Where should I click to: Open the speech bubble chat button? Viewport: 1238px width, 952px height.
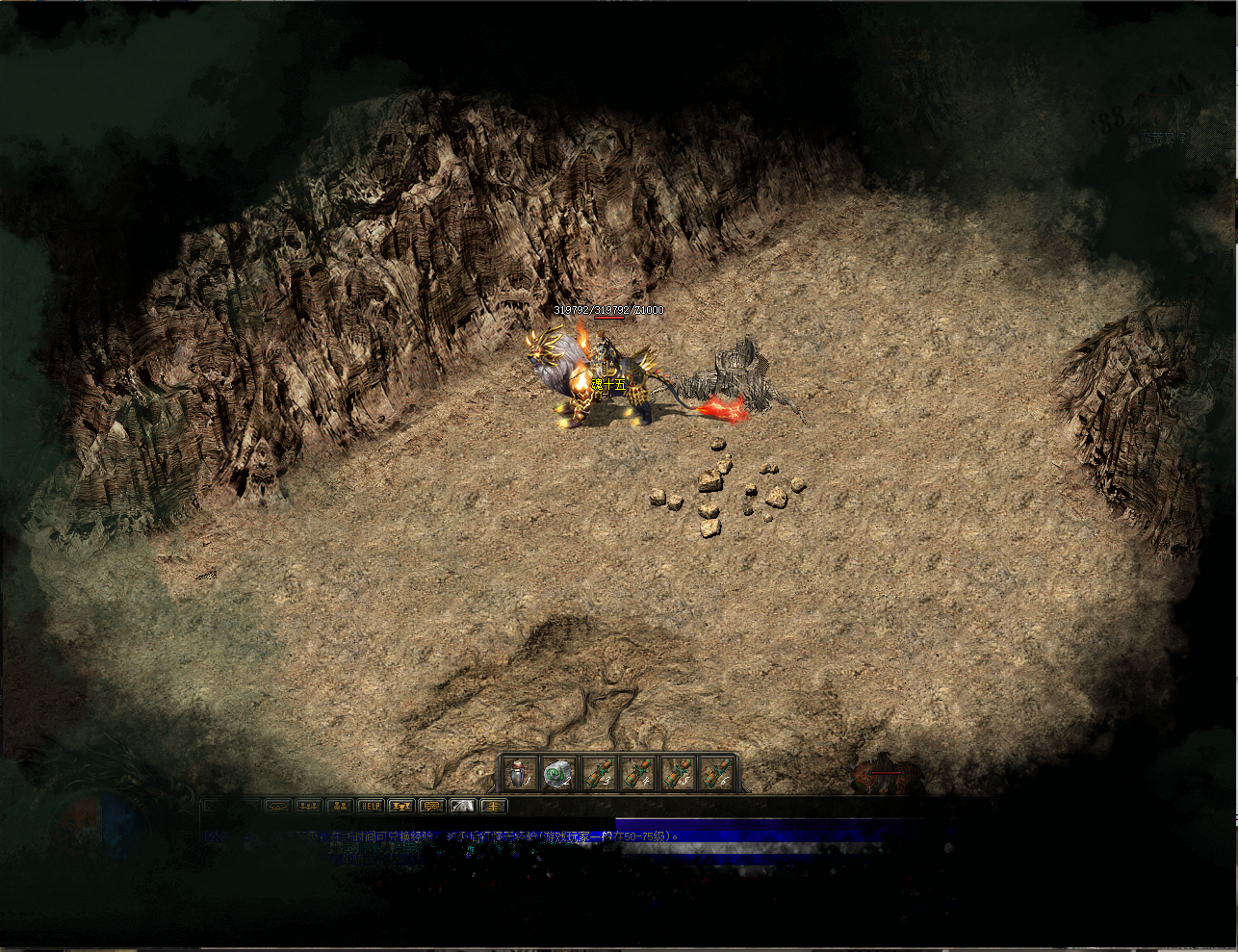click(x=431, y=806)
